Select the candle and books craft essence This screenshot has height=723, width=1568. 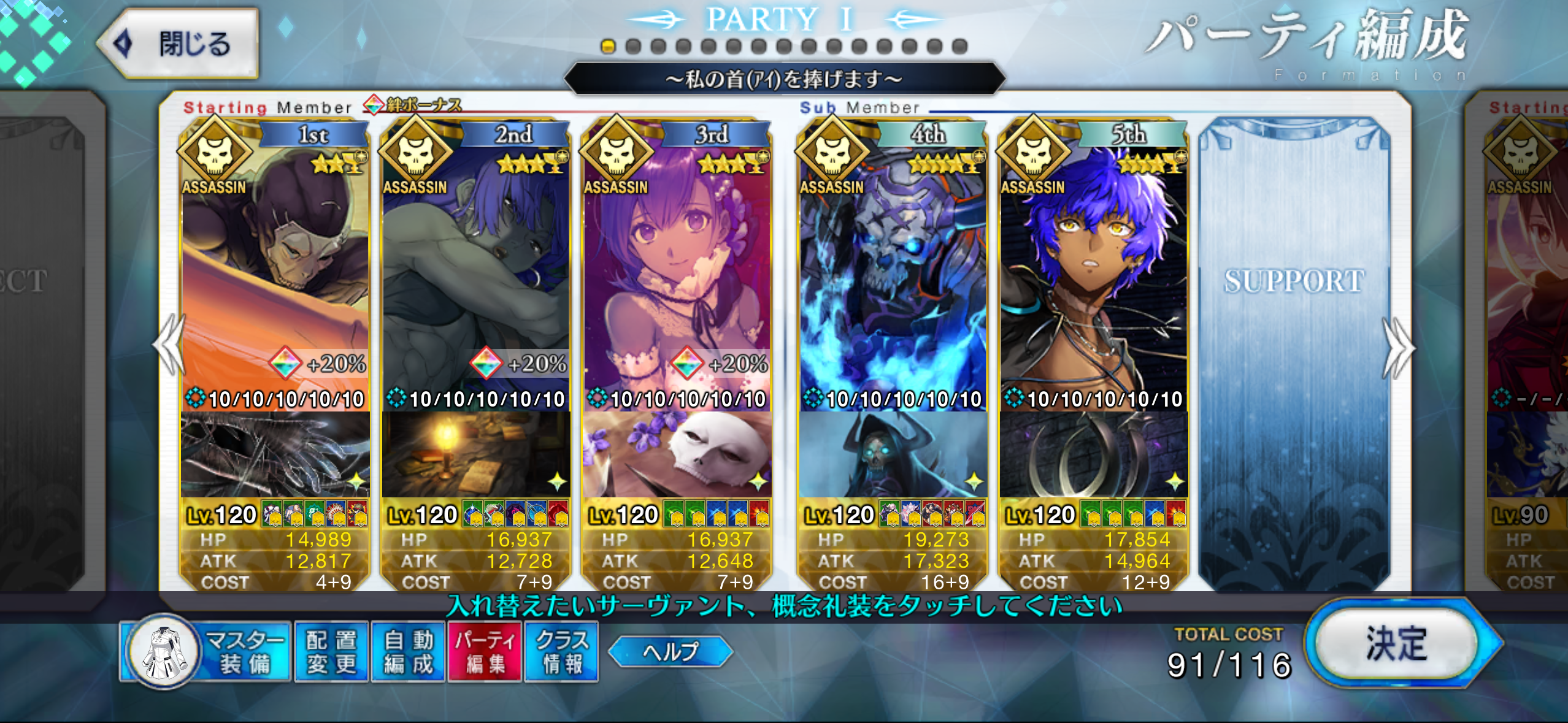pyautogui.click(x=475, y=455)
